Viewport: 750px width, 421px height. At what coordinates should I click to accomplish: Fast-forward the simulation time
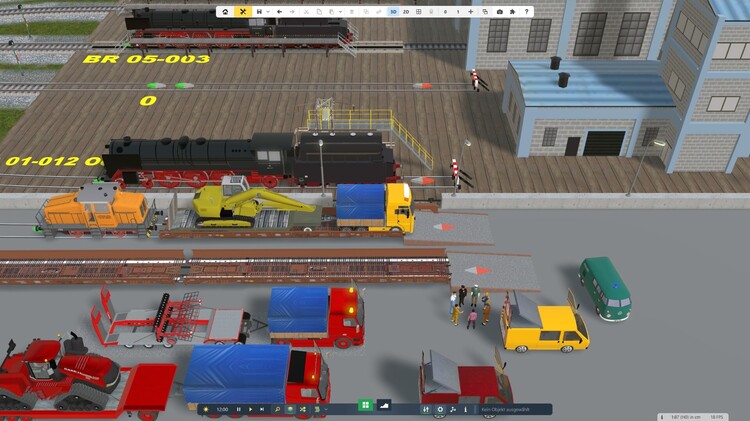tap(261, 409)
